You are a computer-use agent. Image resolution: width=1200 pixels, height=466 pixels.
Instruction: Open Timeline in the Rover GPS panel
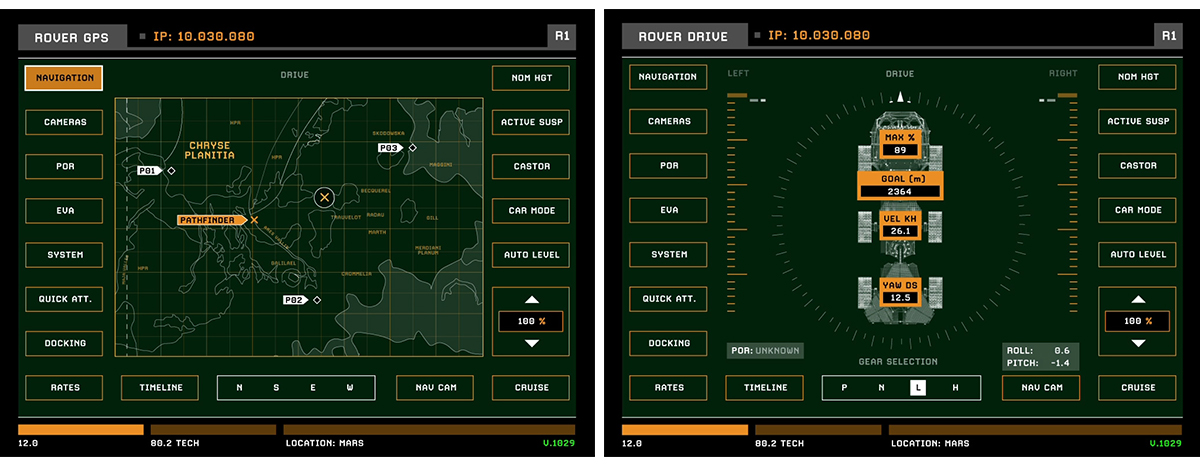pos(160,388)
